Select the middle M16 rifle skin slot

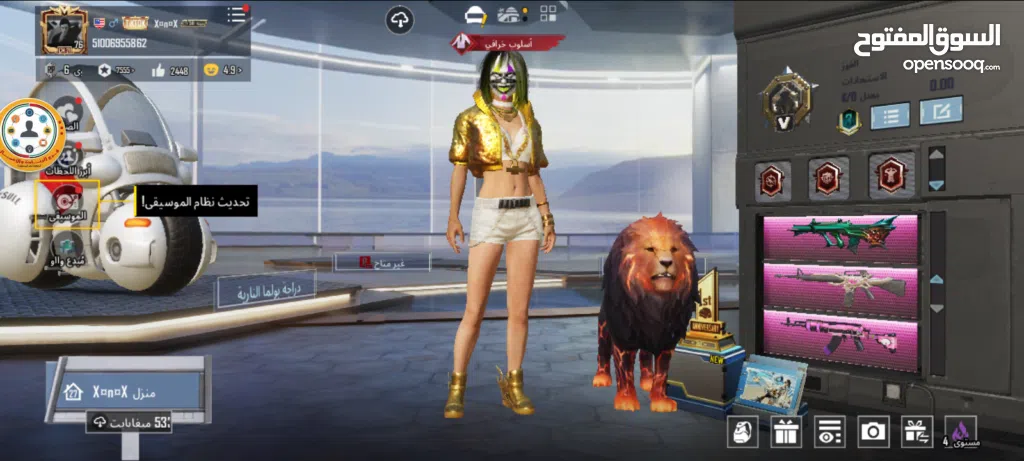coord(839,284)
